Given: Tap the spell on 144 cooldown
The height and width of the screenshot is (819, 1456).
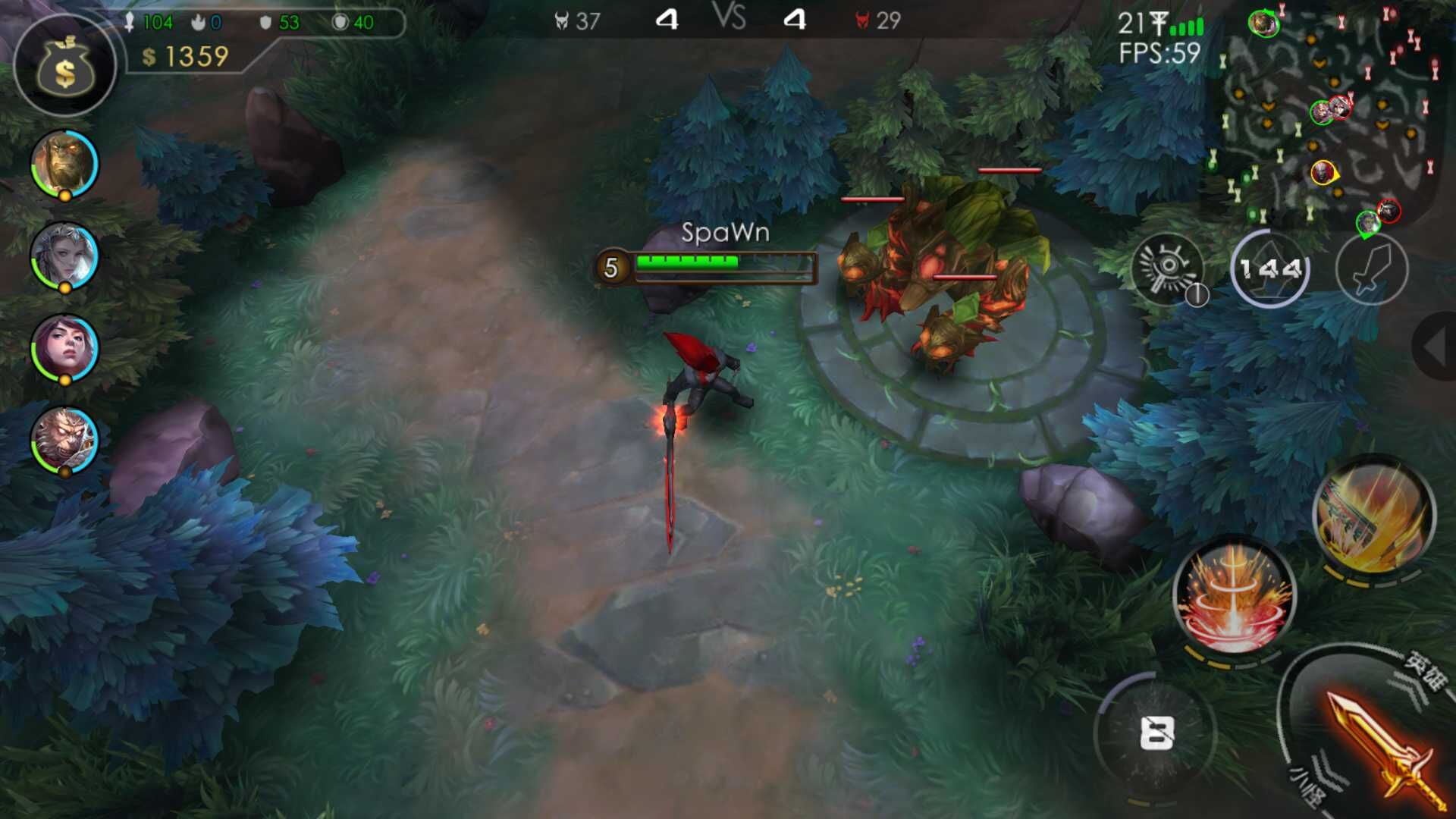Looking at the screenshot, I should (1269, 268).
